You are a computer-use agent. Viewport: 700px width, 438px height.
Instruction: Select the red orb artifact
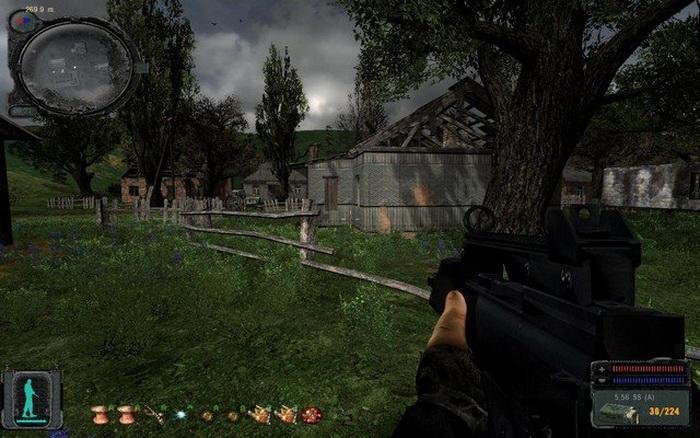pyautogui.click(x=312, y=414)
